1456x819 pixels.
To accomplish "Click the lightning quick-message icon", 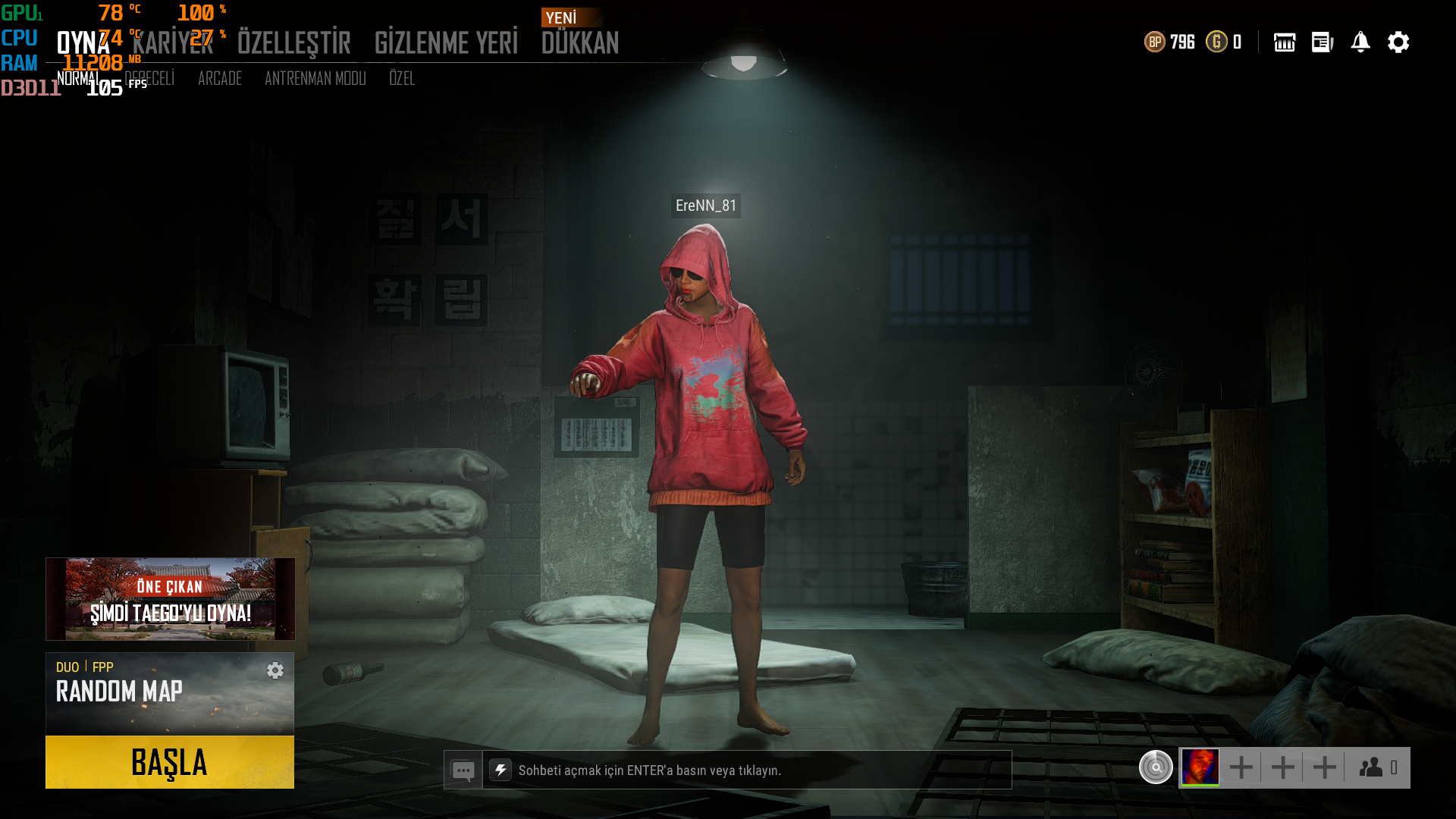I will coord(500,770).
